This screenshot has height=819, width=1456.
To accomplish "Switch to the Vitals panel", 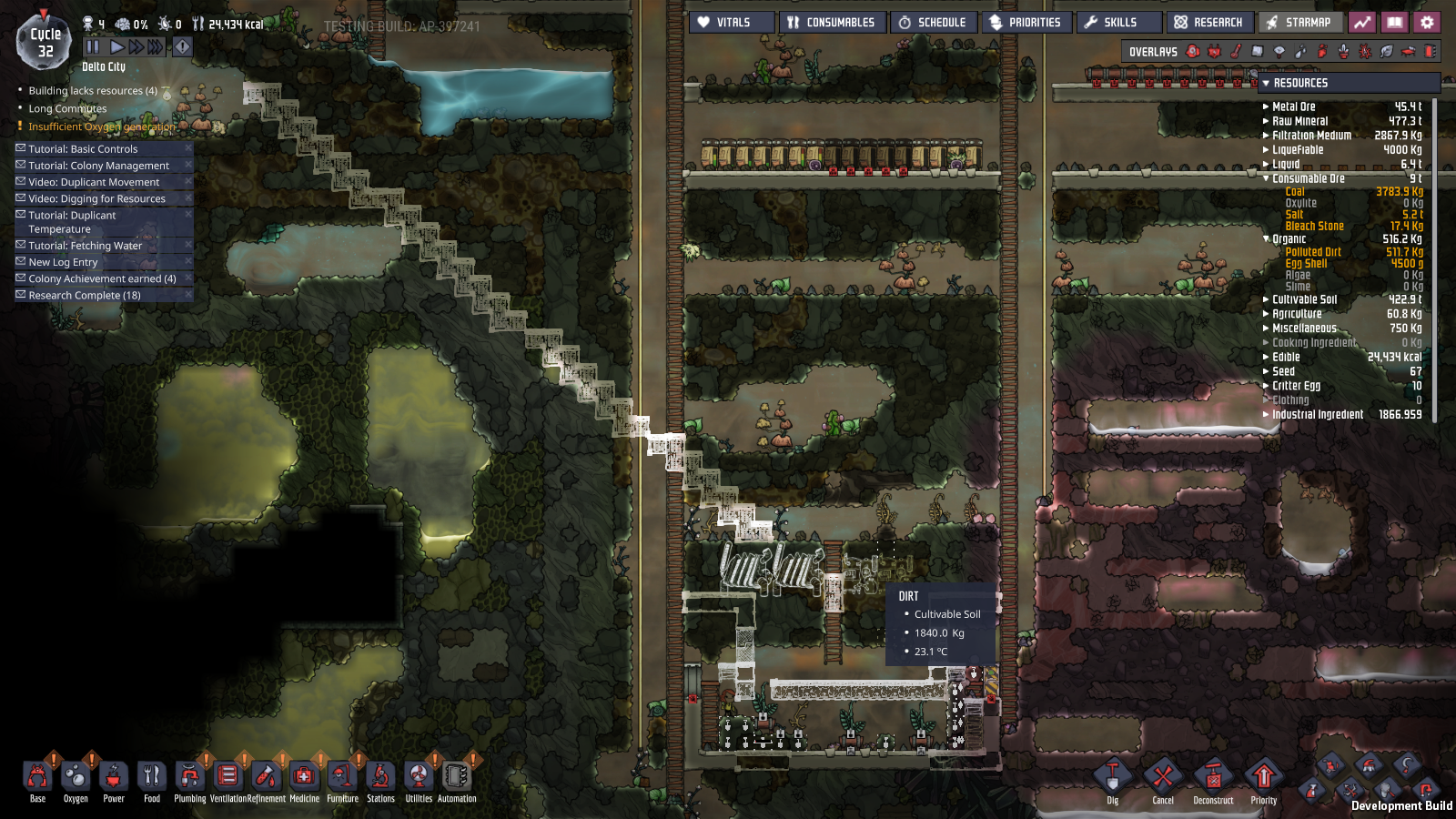I will pos(733,22).
